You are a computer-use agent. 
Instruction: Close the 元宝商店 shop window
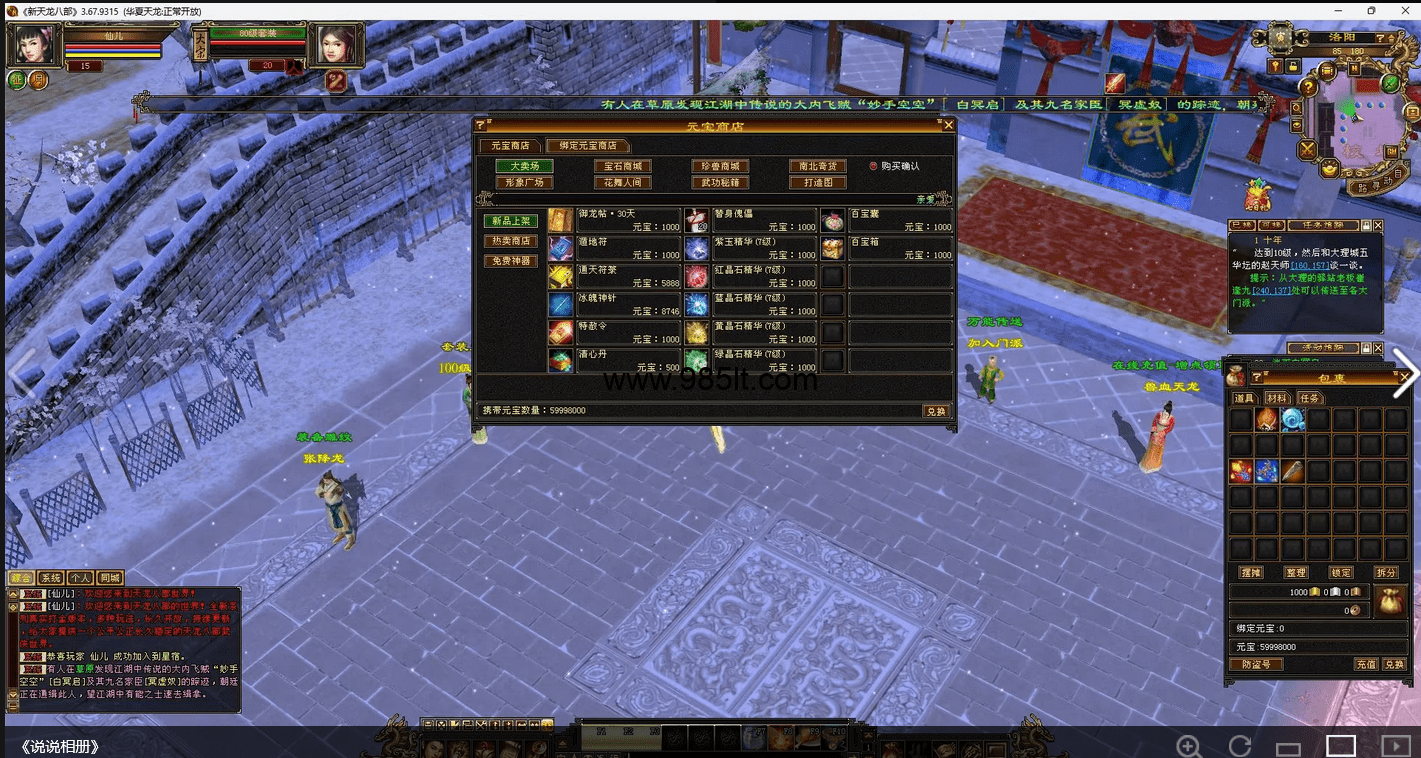point(949,125)
